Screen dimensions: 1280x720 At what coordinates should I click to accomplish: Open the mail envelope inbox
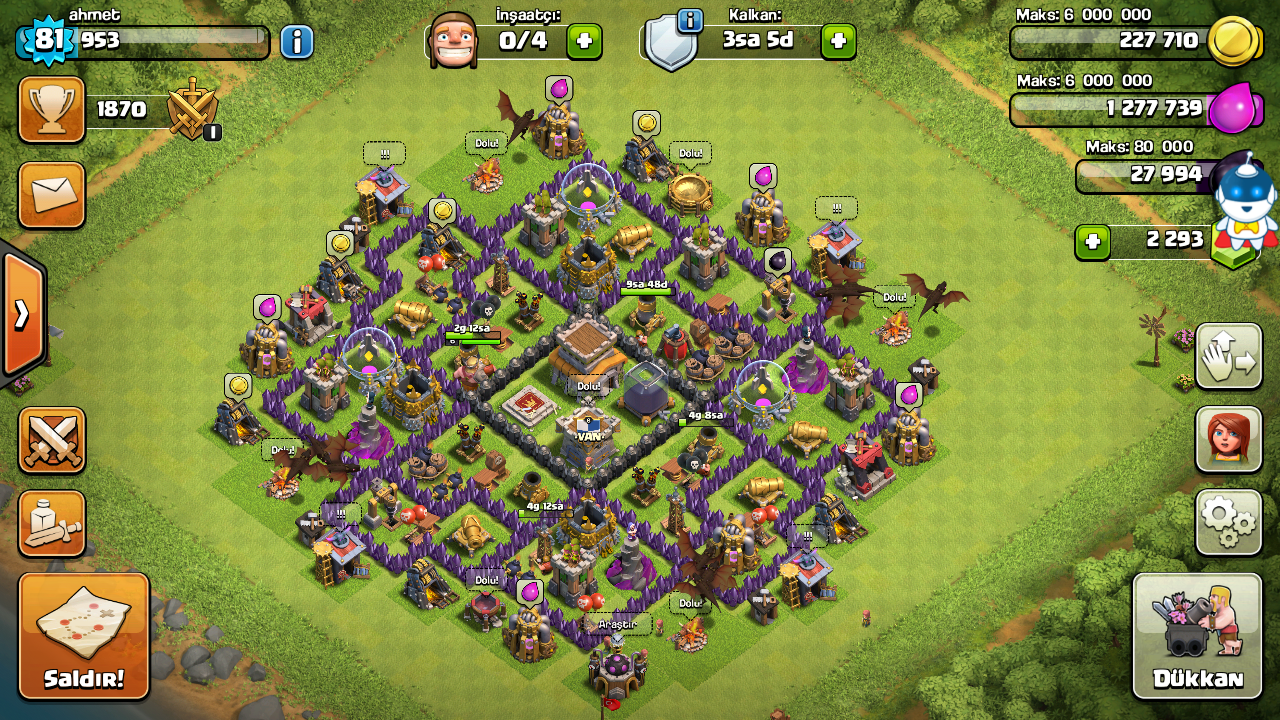tap(52, 195)
